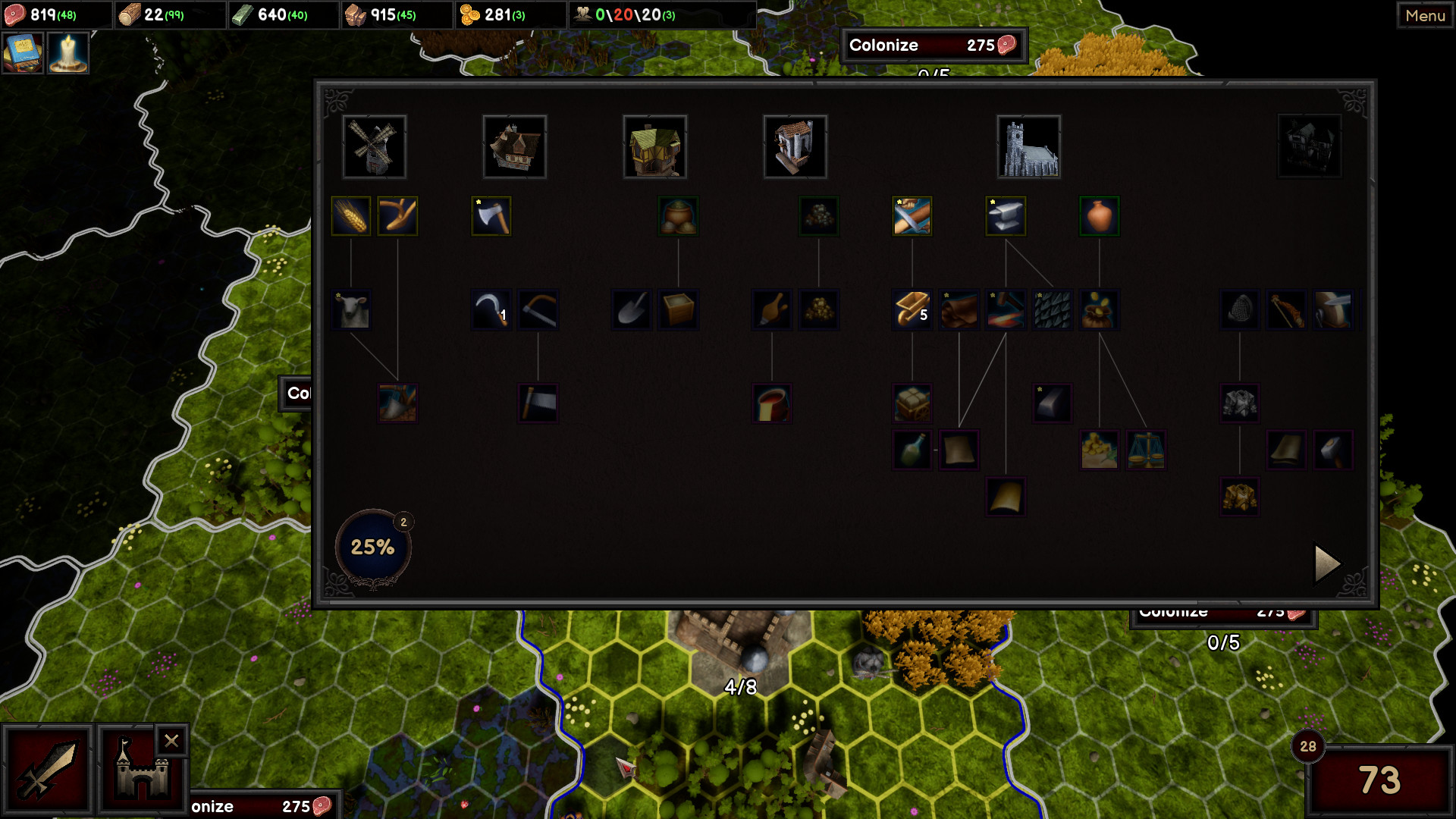Image resolution: width=1456 pixels, height=819 pixels.
Task: Click the wheelbarrow icon showing quantity 5
Action: [912, 309]
